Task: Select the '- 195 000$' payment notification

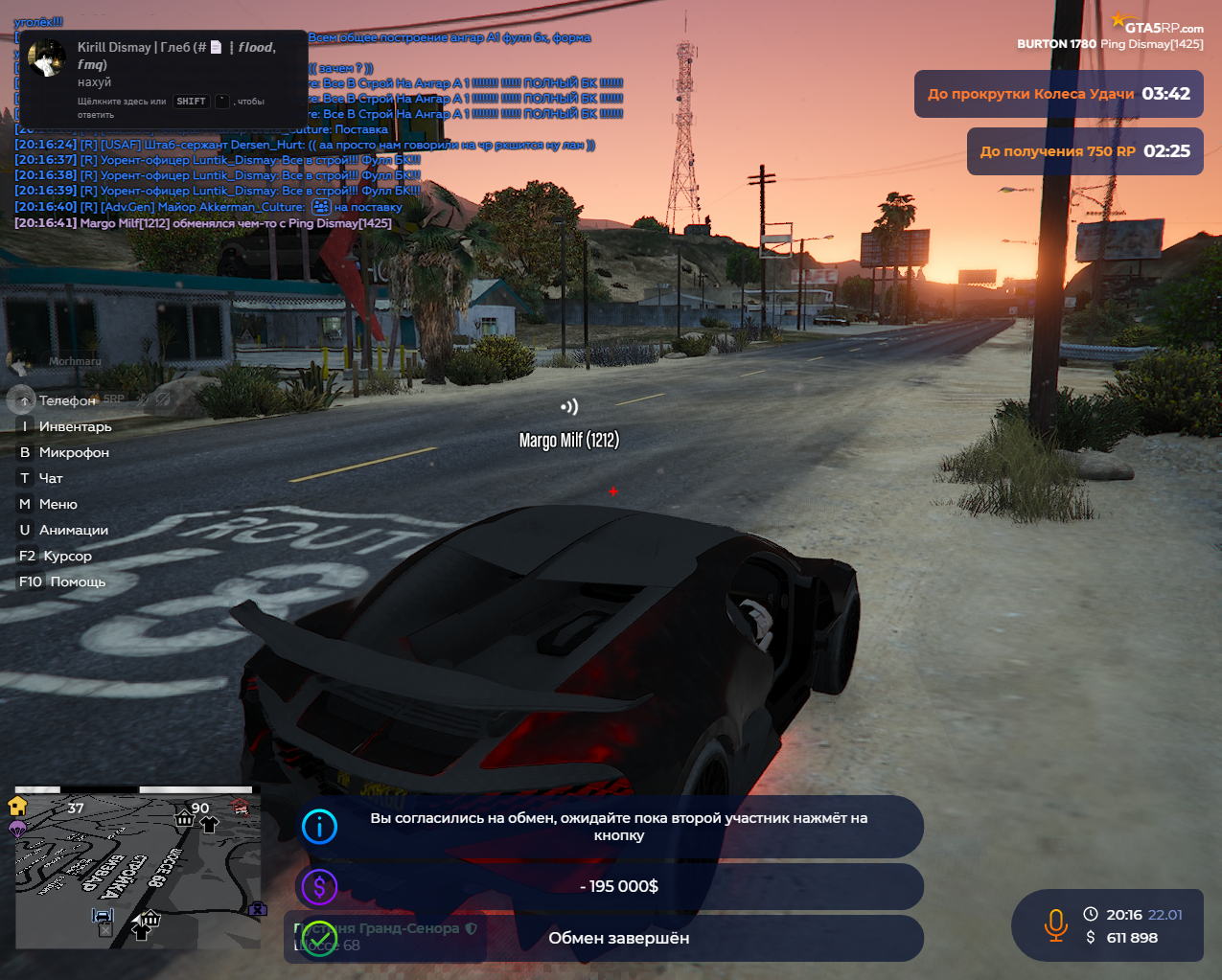Action: tap(618, 886)
